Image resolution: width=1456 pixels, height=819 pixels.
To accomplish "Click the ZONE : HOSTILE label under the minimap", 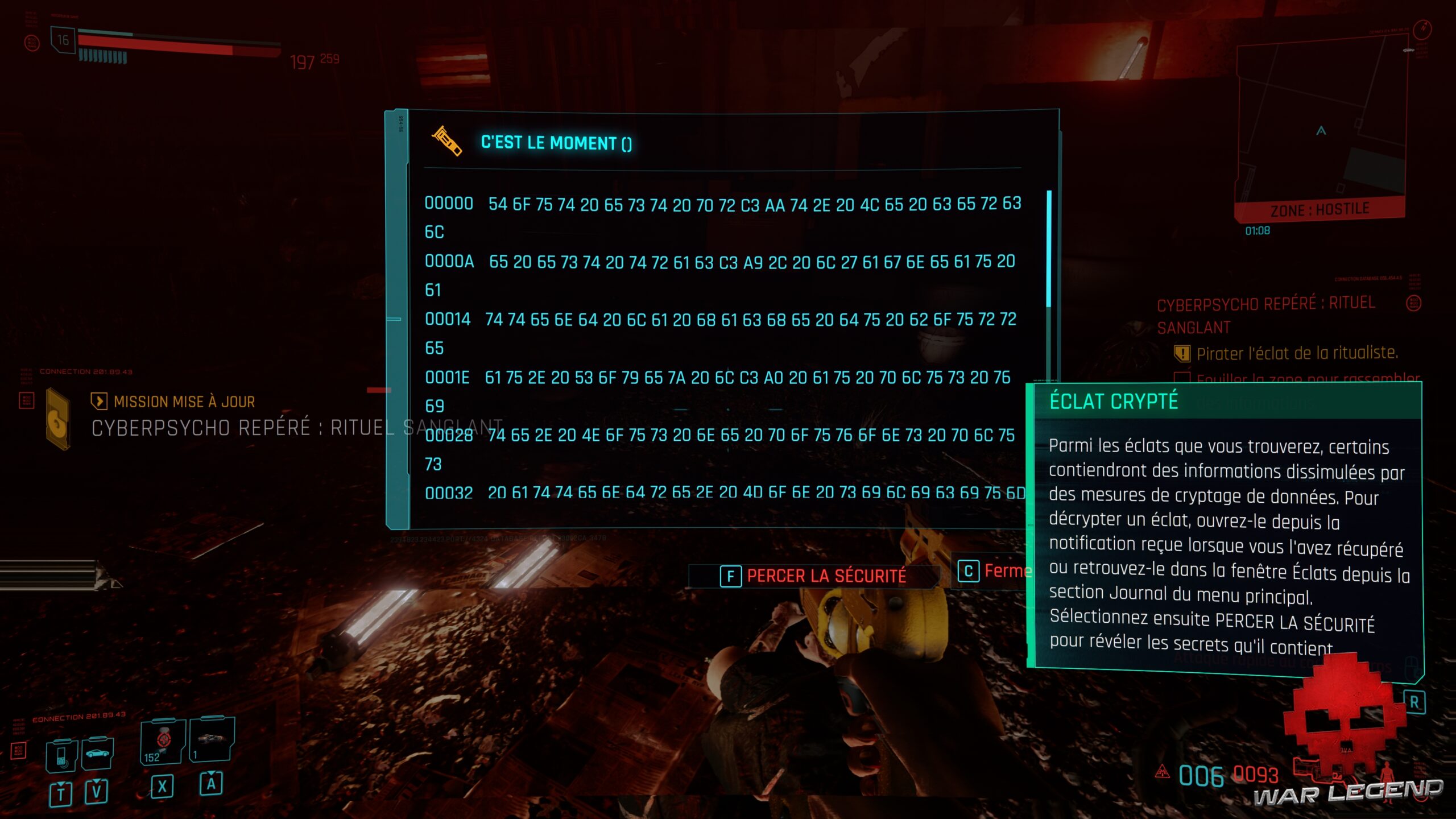I will click(1319, 208).
